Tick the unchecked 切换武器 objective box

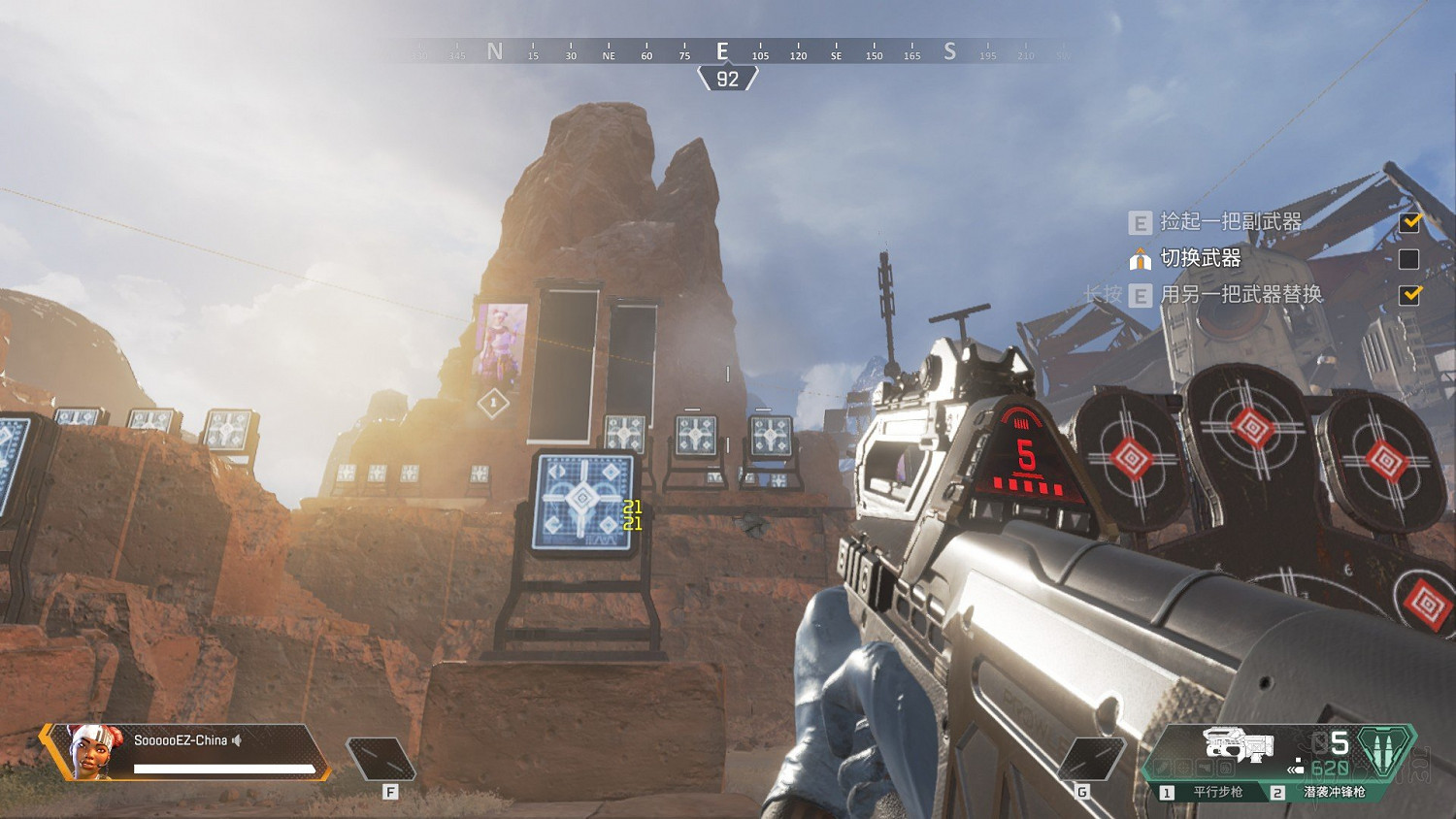click(1409, 259)
